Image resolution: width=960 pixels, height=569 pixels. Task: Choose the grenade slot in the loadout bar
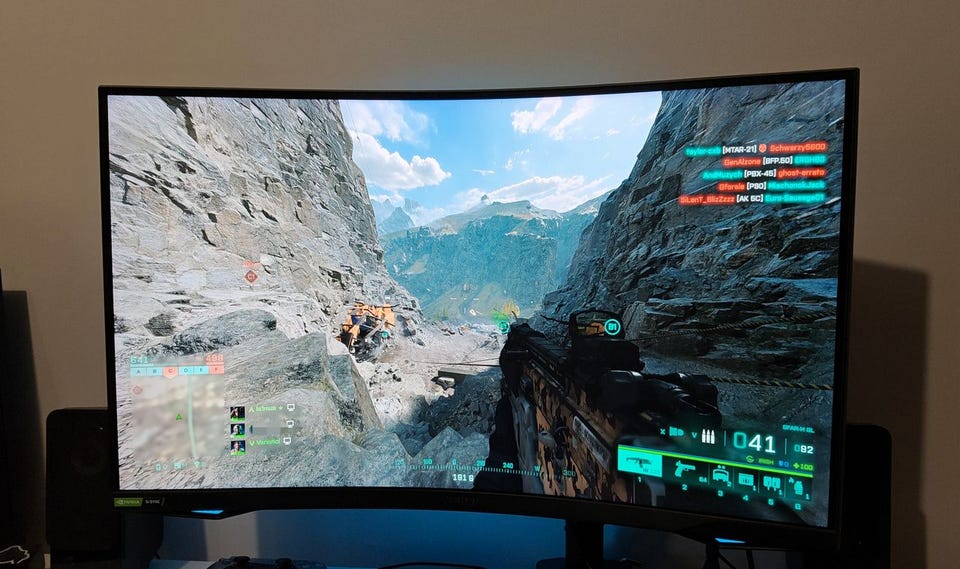coord(798,487)
